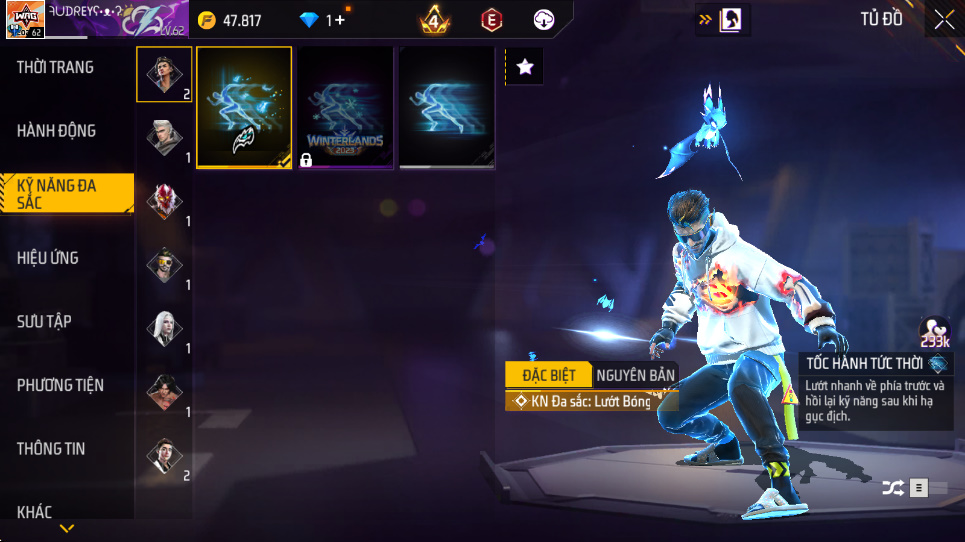Image resolution: width=965 pixels, height=542 pixels.
Task: Switch to the ĐẶC BIỆT tab
Action: coord(549,375)
